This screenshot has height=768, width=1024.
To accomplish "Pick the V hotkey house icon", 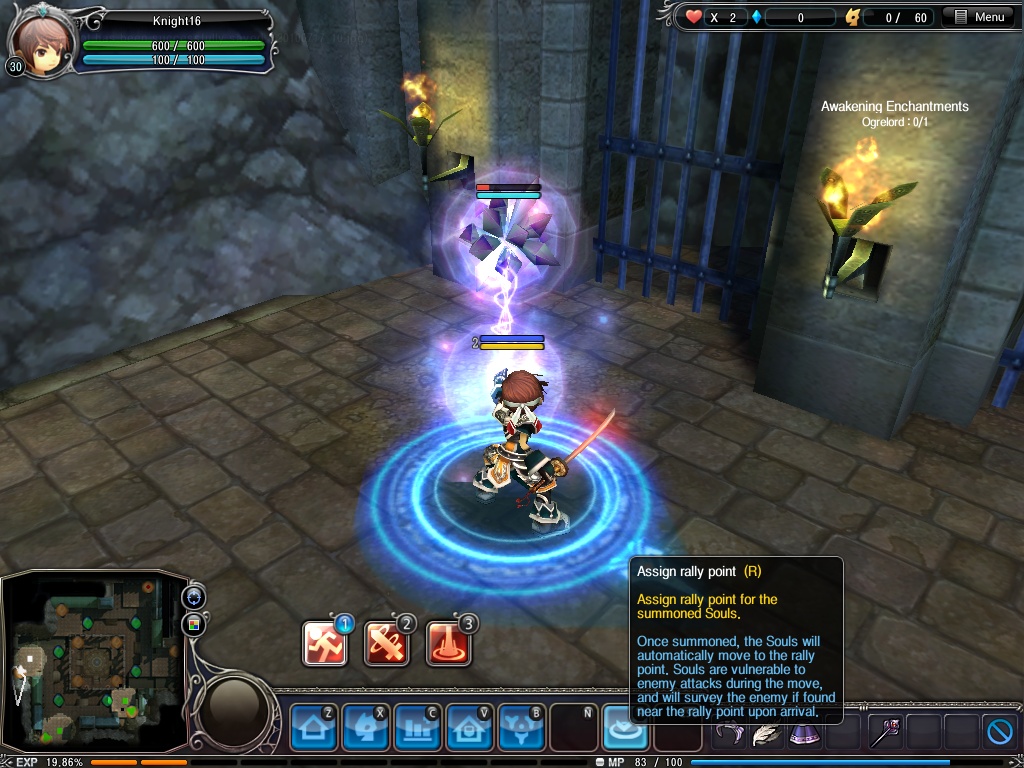I will 469,728.
